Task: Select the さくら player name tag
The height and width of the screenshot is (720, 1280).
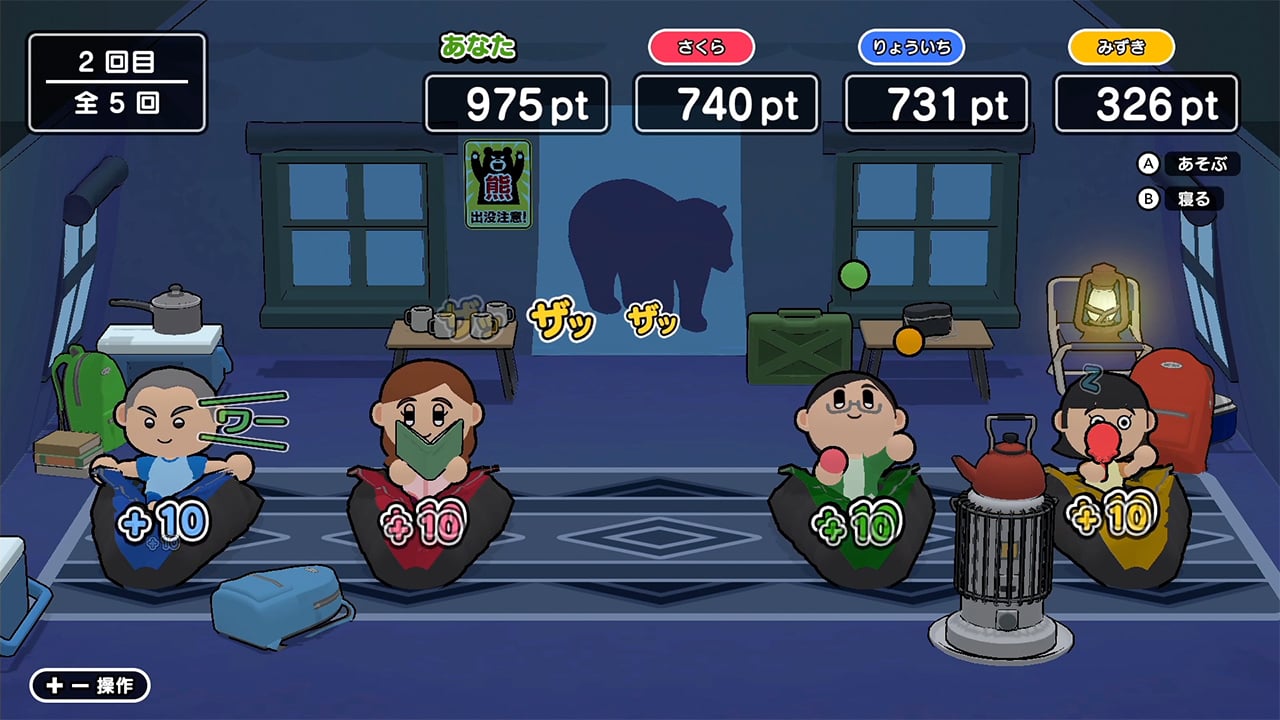Action: pyautogui.click(x=701, y=47)
